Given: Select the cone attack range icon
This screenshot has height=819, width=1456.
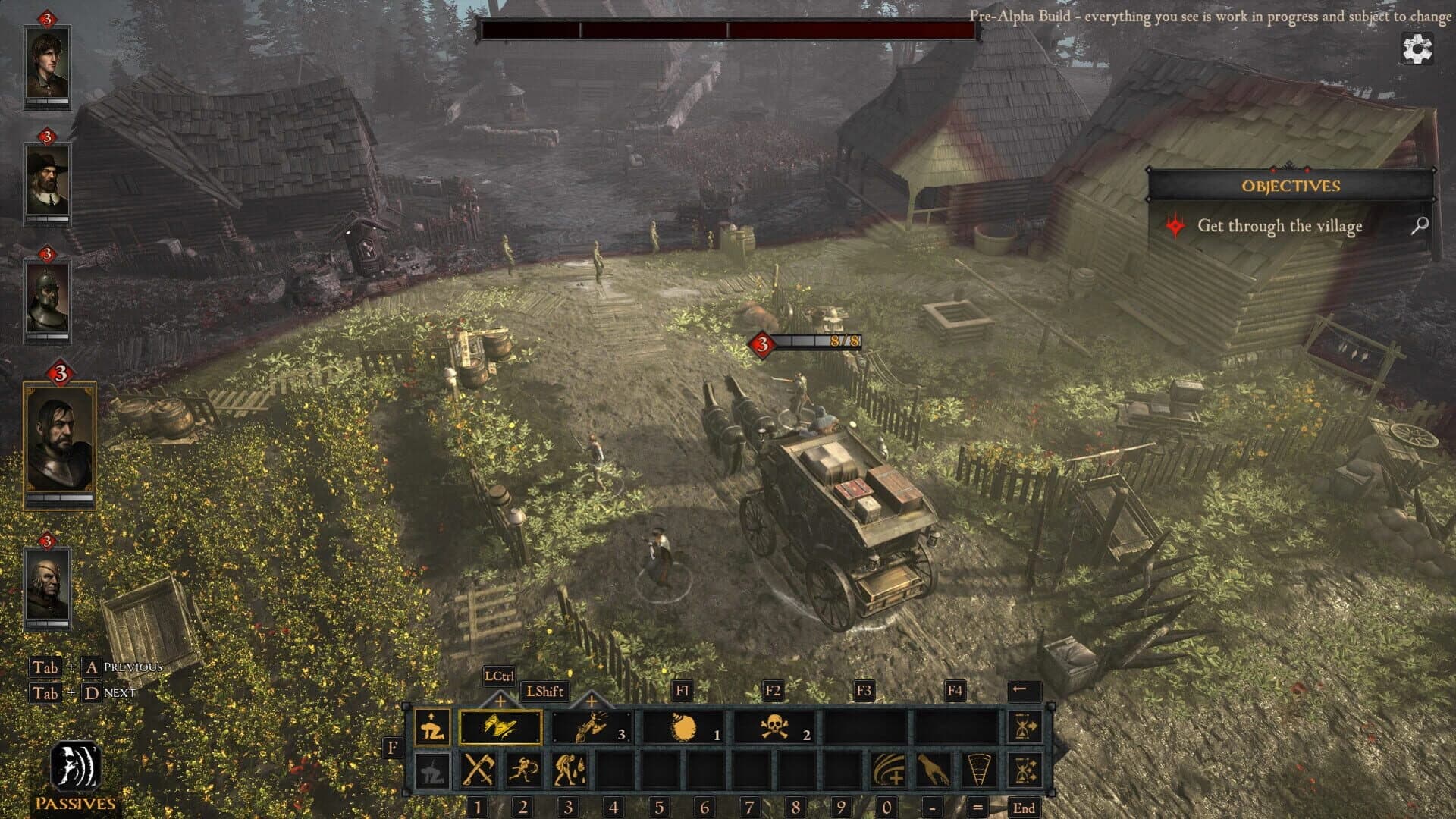Looking at the screenshot, I should (x=978, y=770).
